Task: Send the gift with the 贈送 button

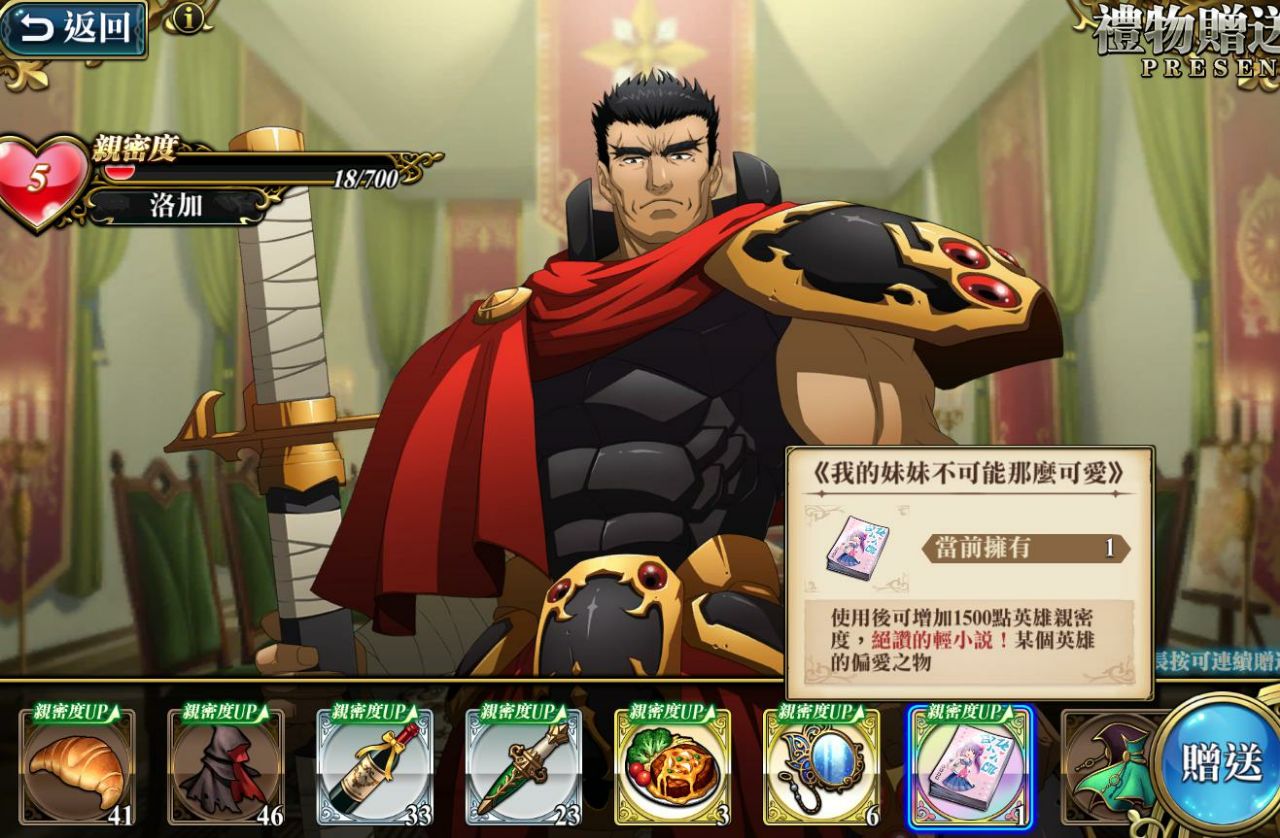Action: click(x=1222, y=762)
